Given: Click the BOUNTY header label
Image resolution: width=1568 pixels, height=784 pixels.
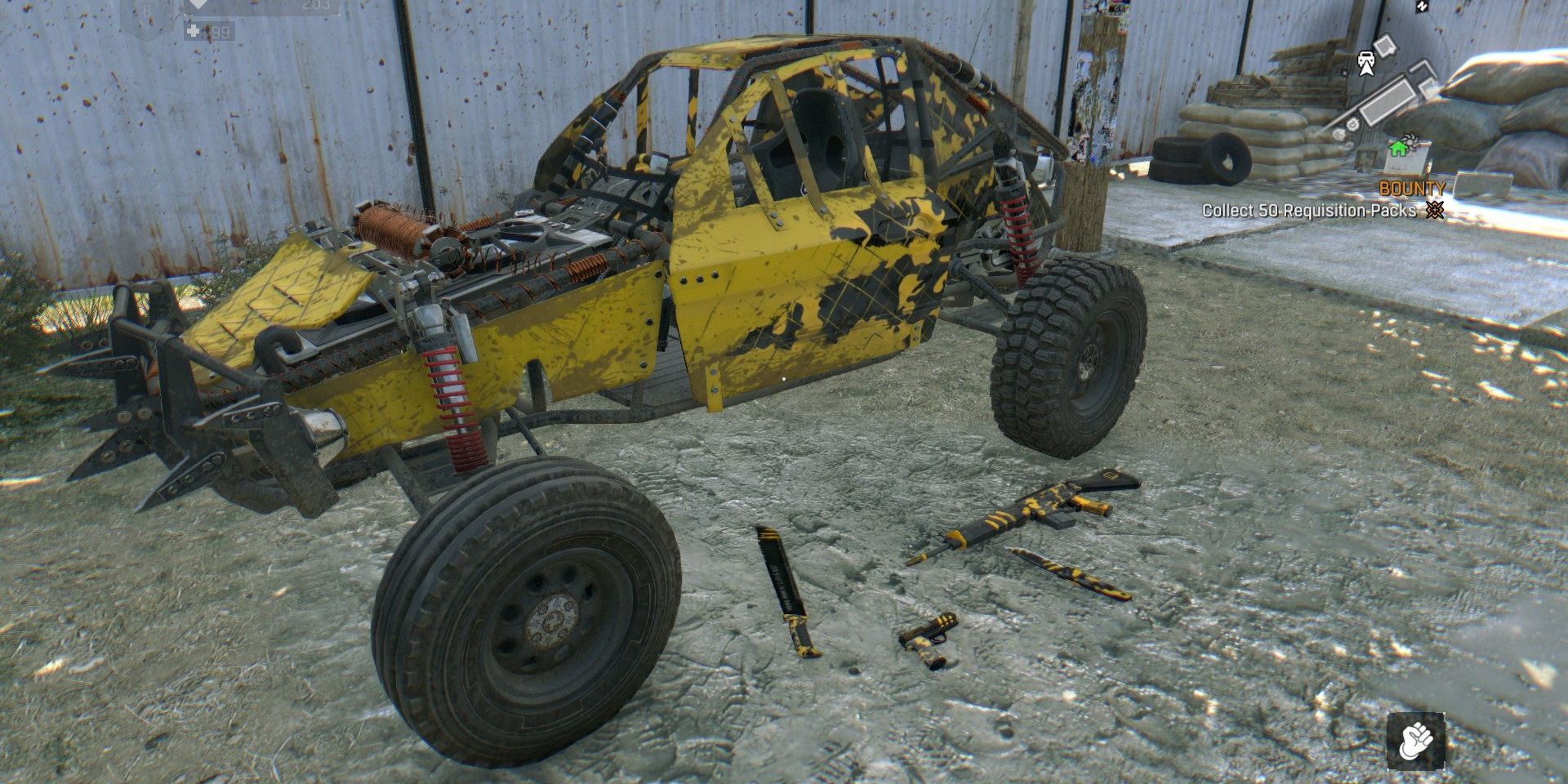Looking at the screenshot, I should tap(1412, 189).
